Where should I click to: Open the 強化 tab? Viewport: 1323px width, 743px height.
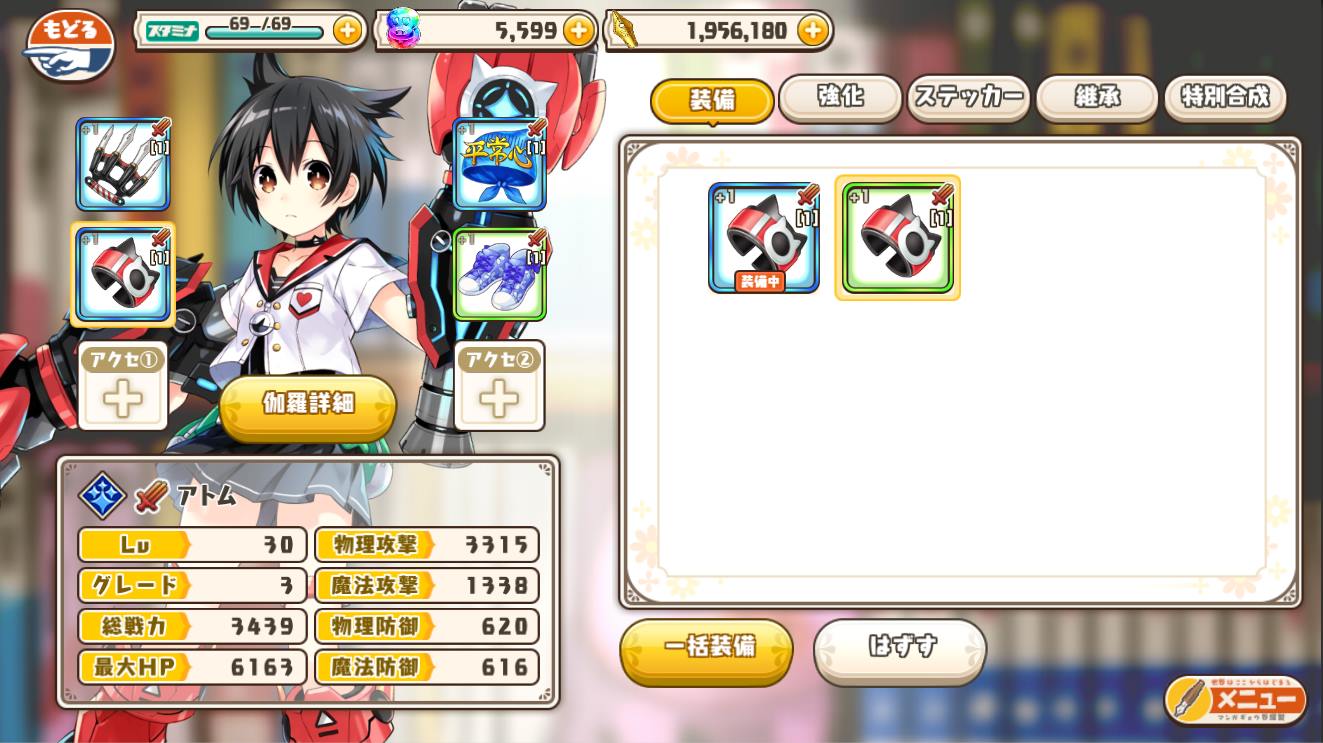pos(840,98)
